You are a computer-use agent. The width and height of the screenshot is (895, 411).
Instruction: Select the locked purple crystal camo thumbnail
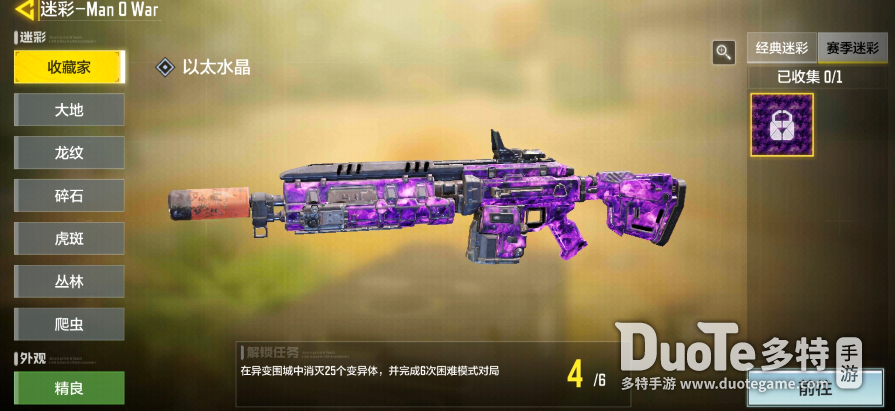(x=782, y=125)
